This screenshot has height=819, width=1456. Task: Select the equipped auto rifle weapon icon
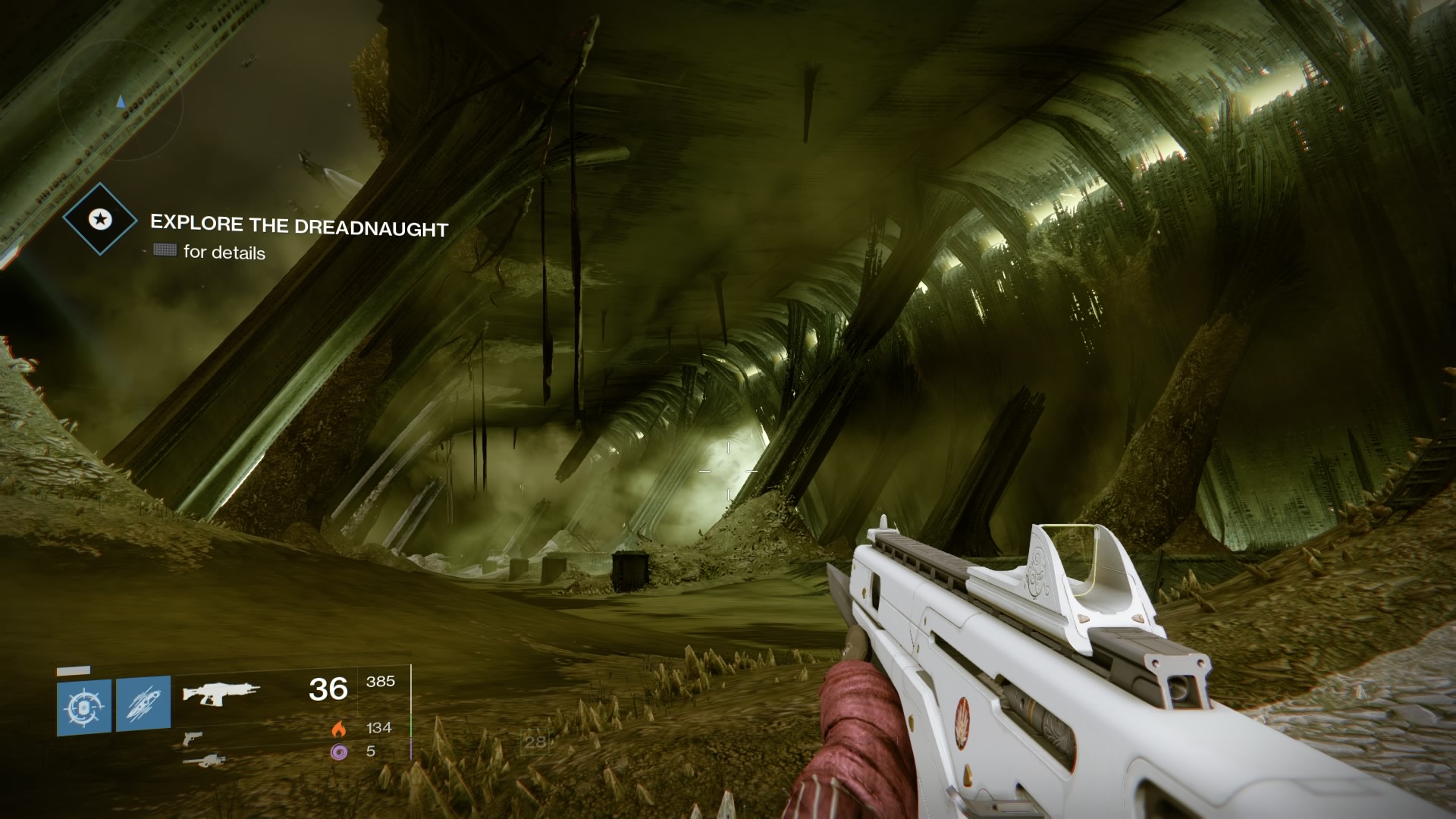[x=221, y=692]
